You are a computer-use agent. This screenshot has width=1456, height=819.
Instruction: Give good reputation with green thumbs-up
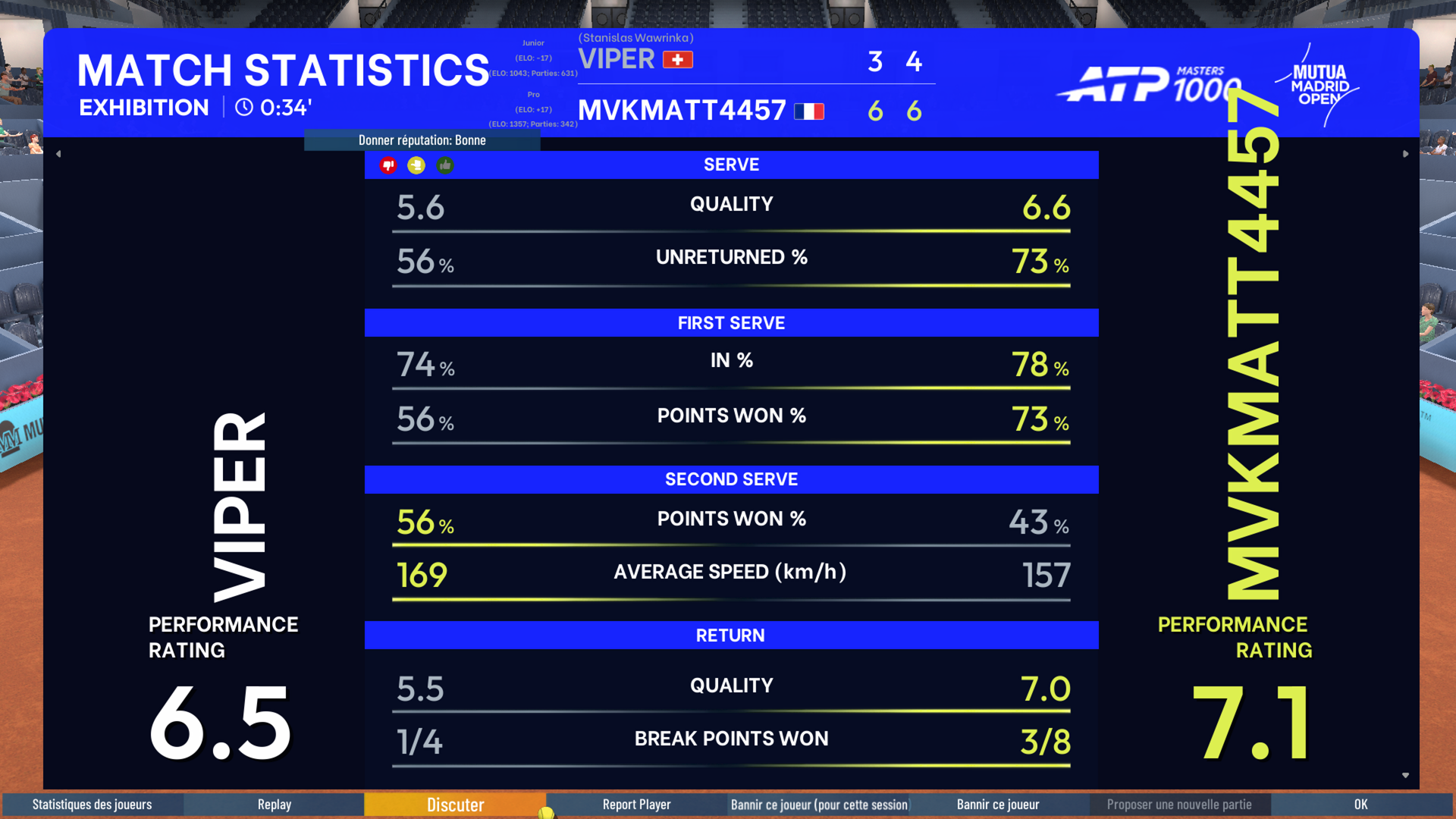[x=445, y=165]
